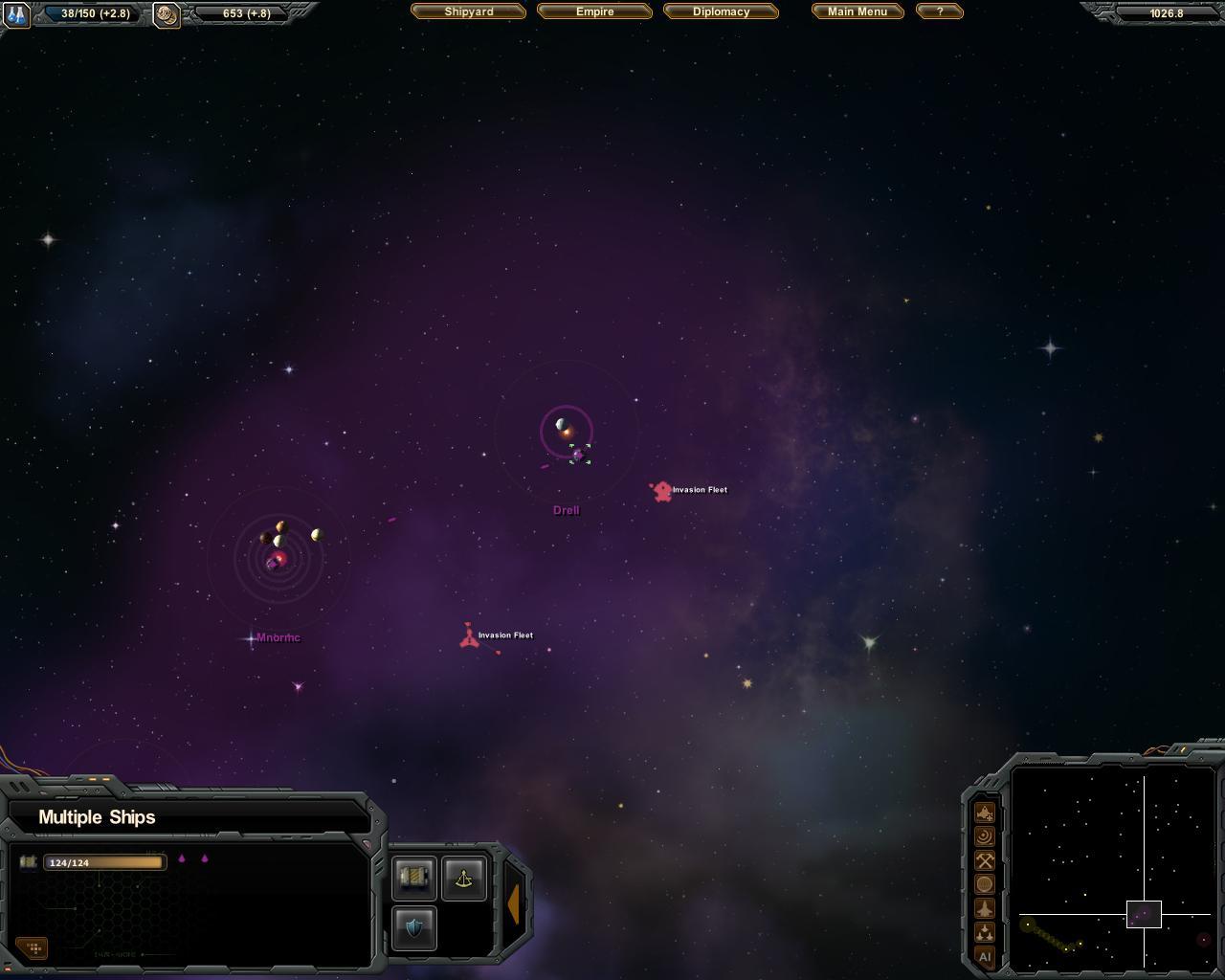Open the Diplomacy screen

click(721, 11)
